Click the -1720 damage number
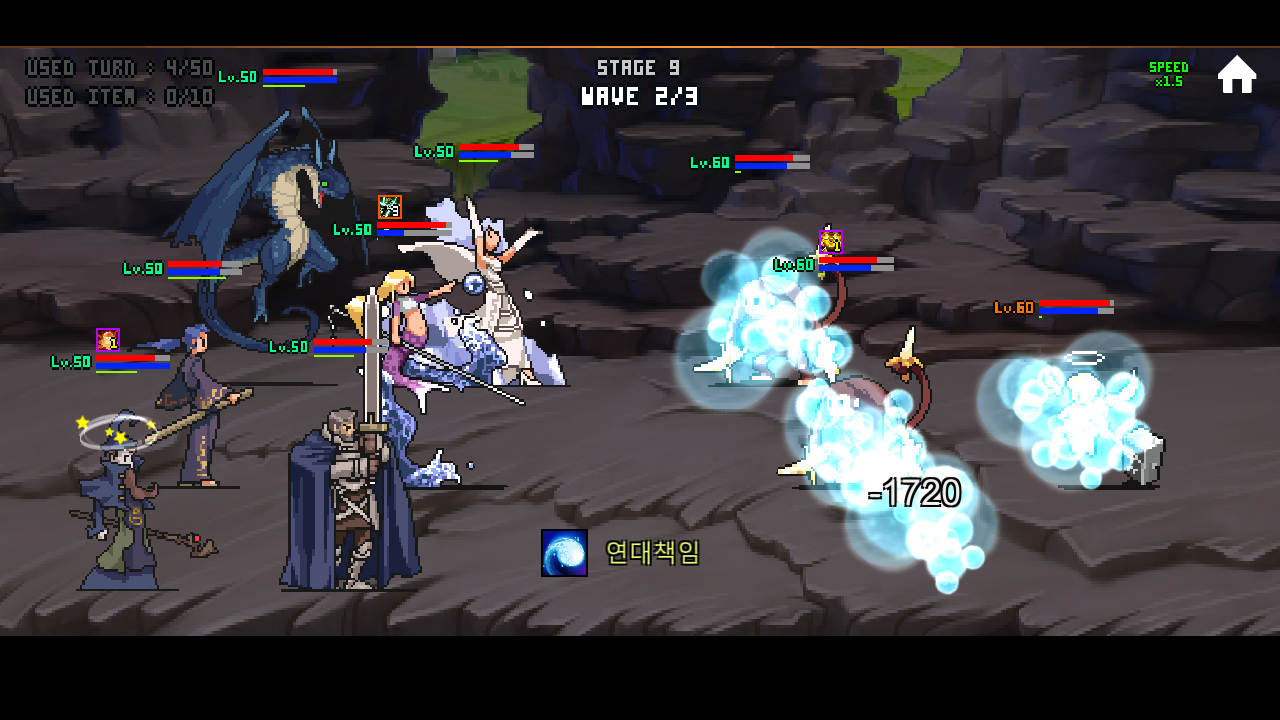This screenshot has height=720, width=1280. click(x=916, y=492)
